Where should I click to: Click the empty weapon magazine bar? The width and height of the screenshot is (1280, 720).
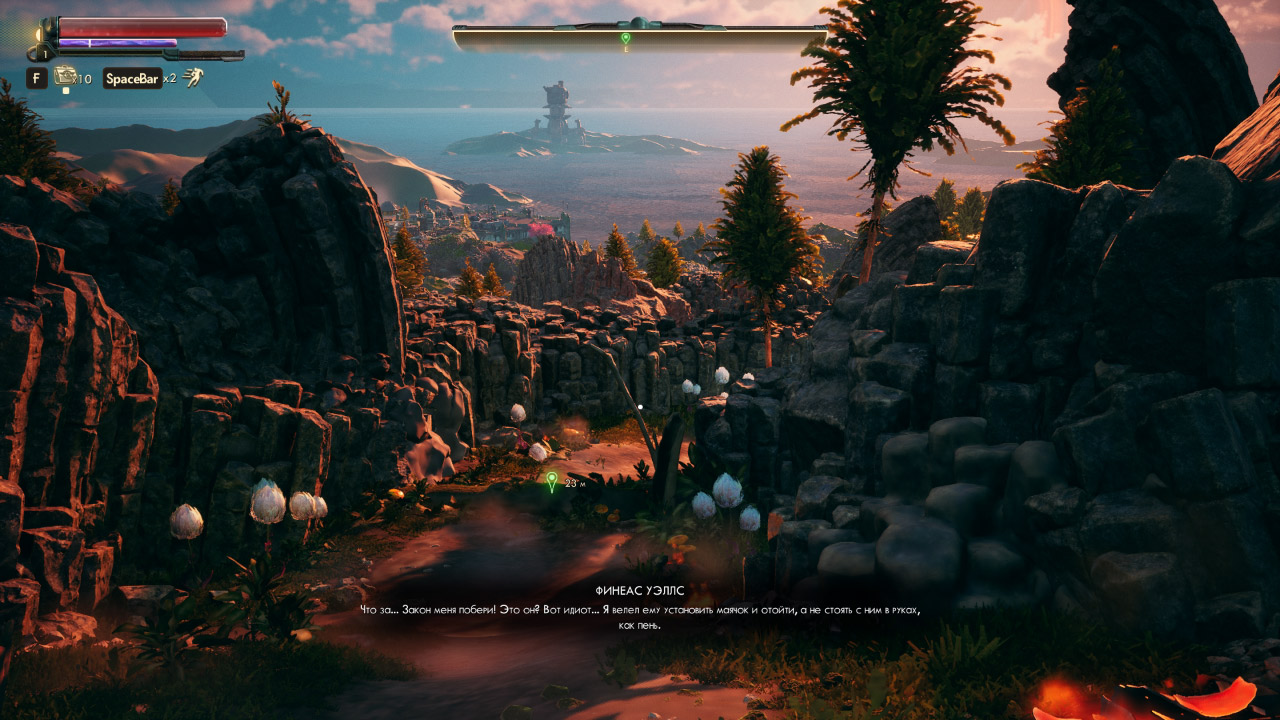(110, 53)
